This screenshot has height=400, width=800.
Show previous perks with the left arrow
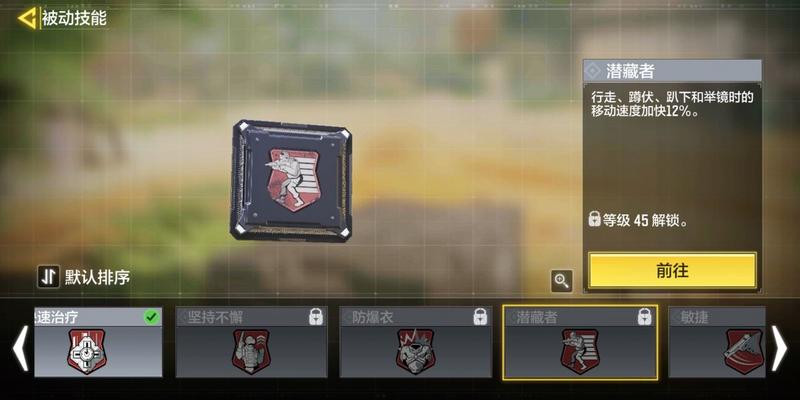click(19, 347)
